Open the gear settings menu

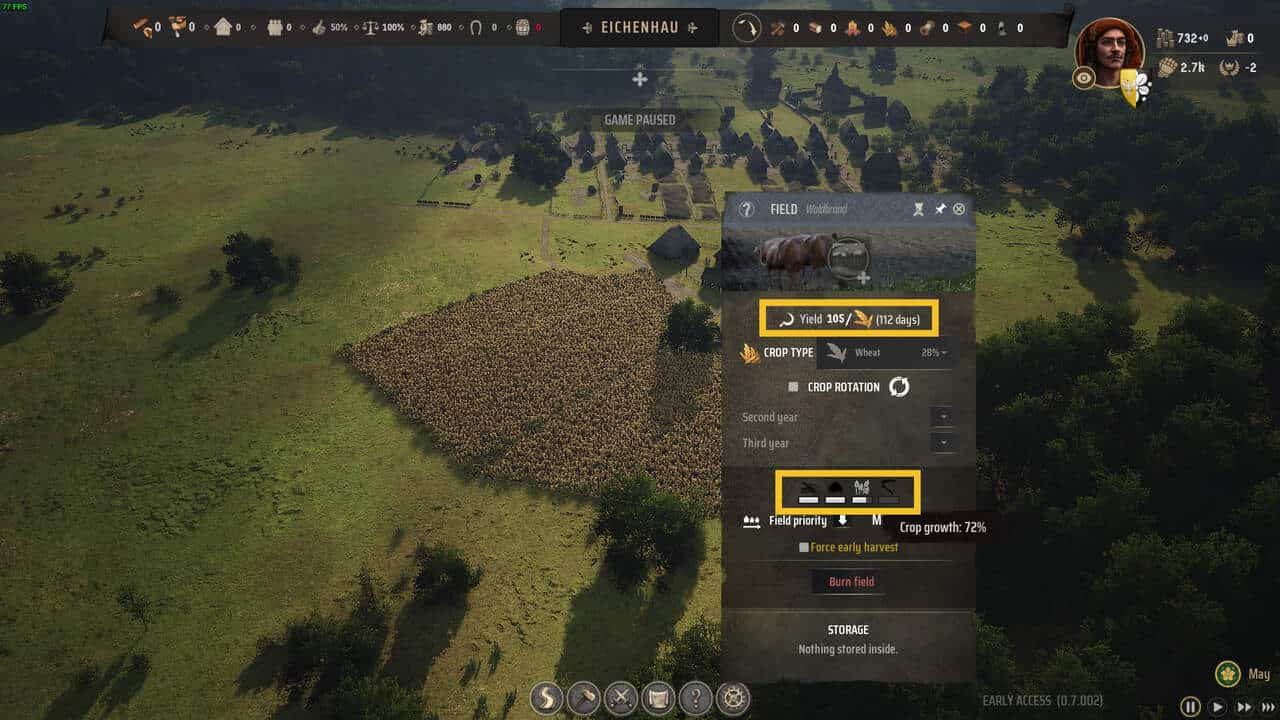point(735,697)
